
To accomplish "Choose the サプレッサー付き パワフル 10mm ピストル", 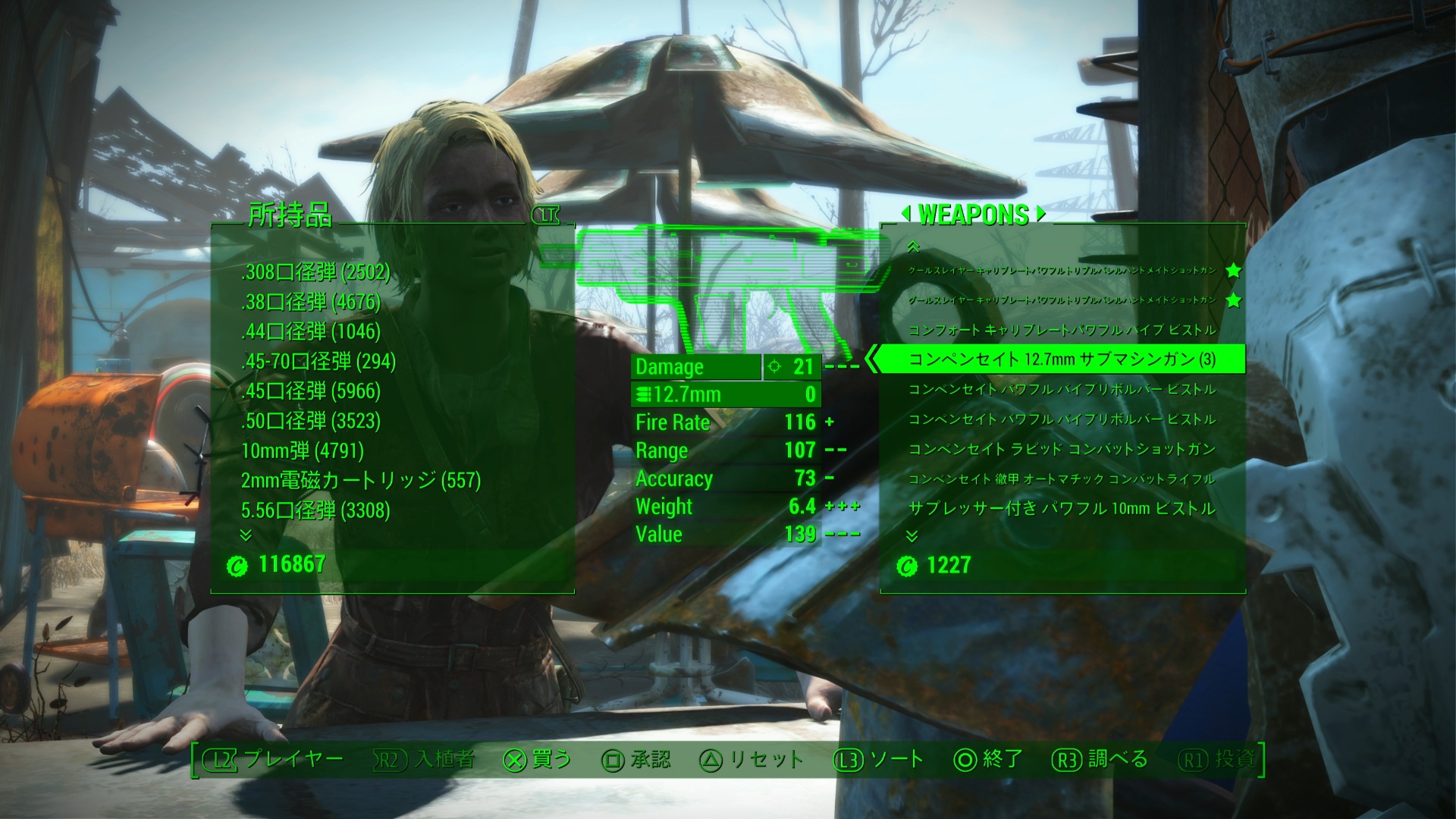I will pyautogui.click(x=1062, y=509).
